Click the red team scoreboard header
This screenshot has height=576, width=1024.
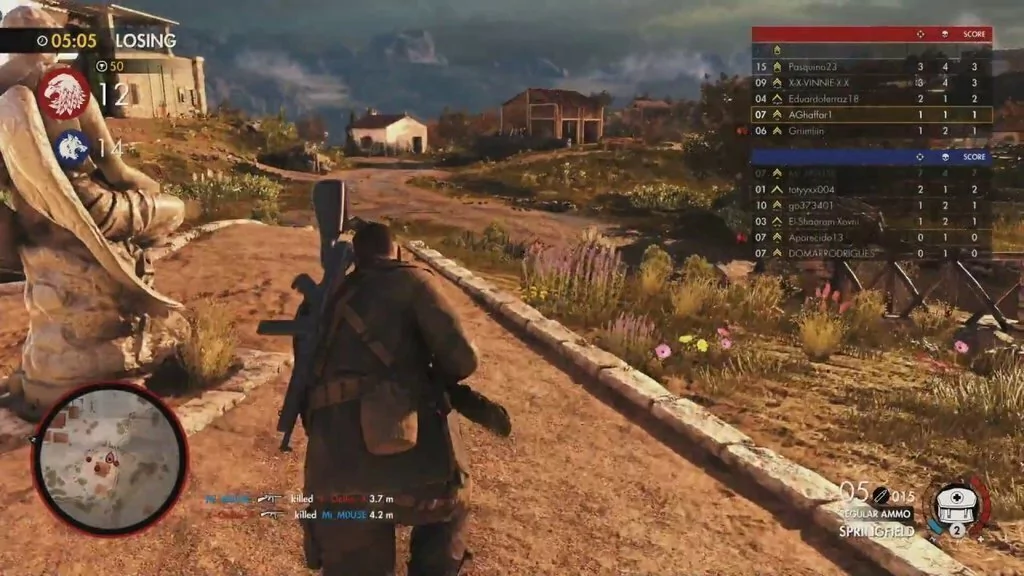click(871, 34)
